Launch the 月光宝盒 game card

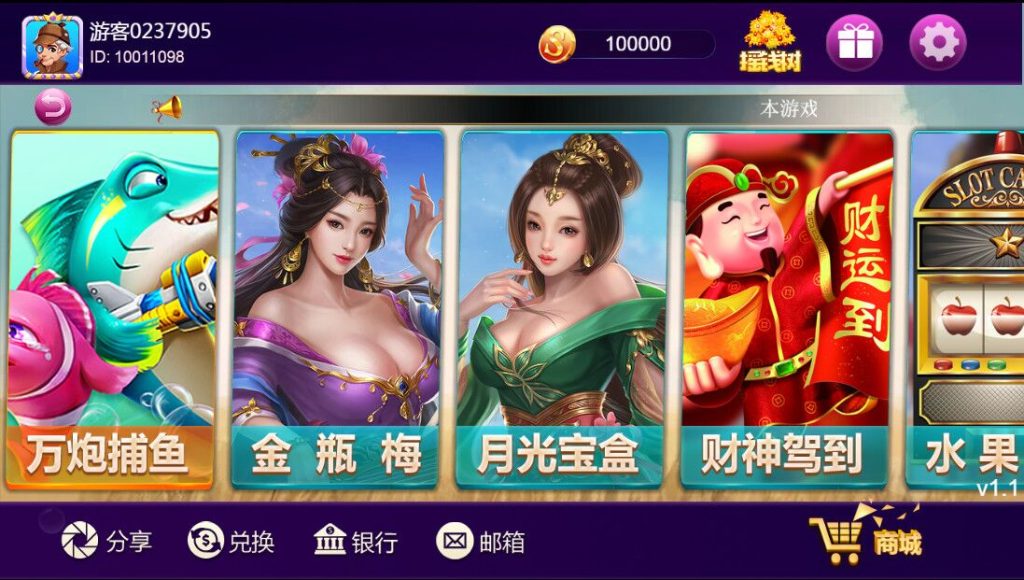click(x=562, y=310)
